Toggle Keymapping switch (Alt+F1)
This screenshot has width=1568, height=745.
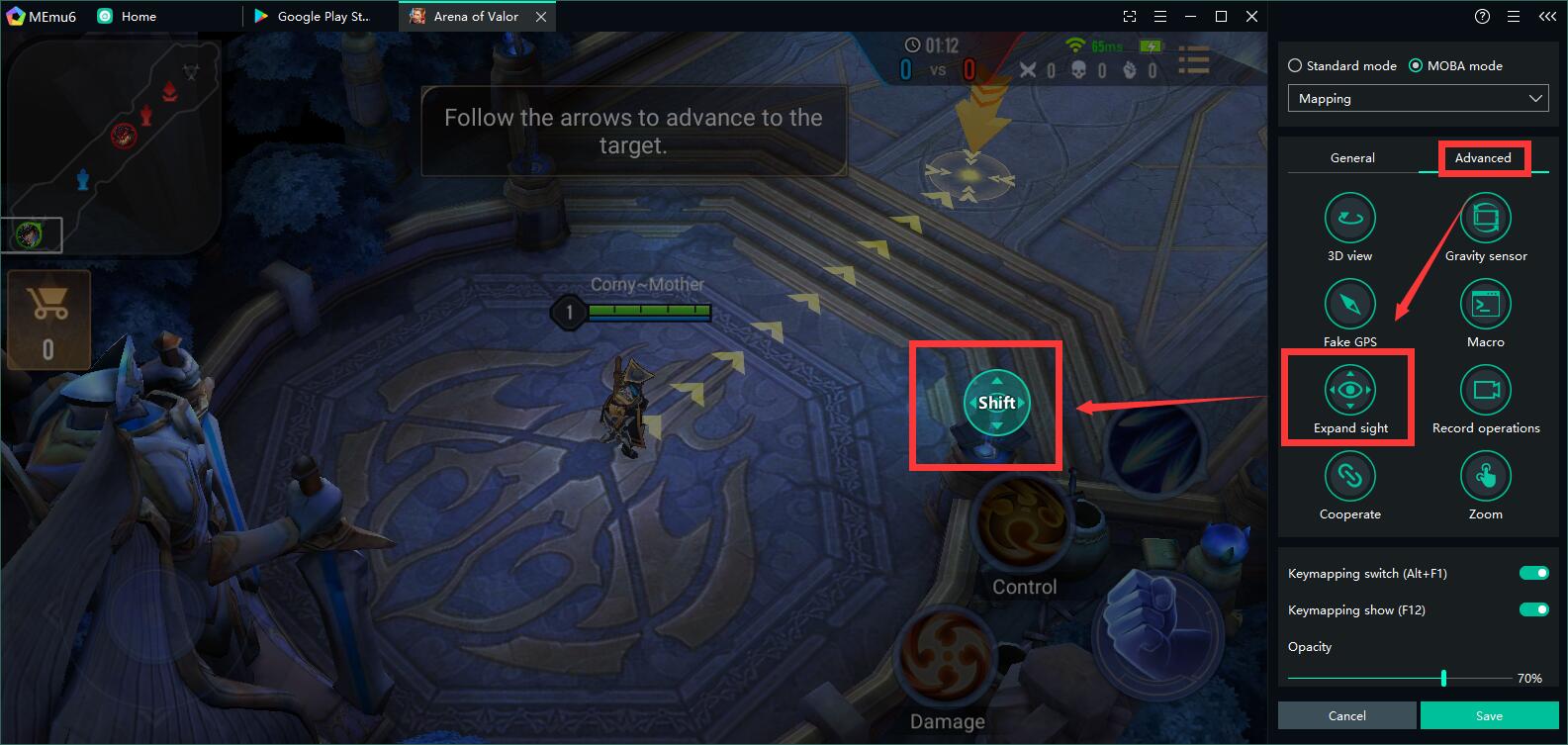[1533, 574]
